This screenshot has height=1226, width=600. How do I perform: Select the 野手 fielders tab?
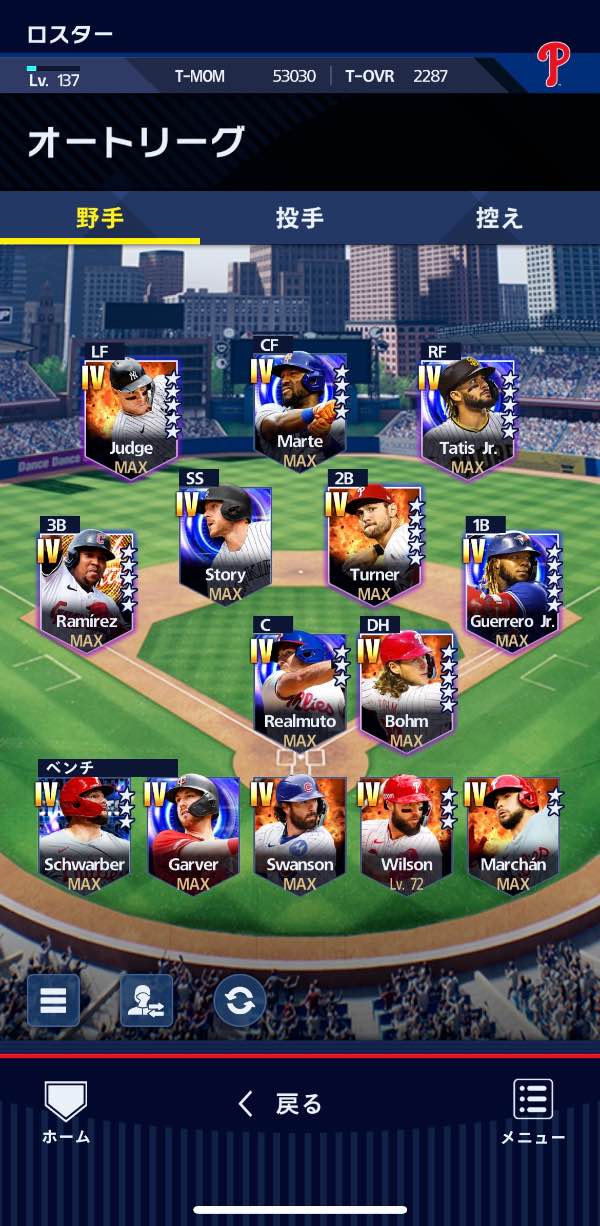pyautogui.click(x=100, y=218)
